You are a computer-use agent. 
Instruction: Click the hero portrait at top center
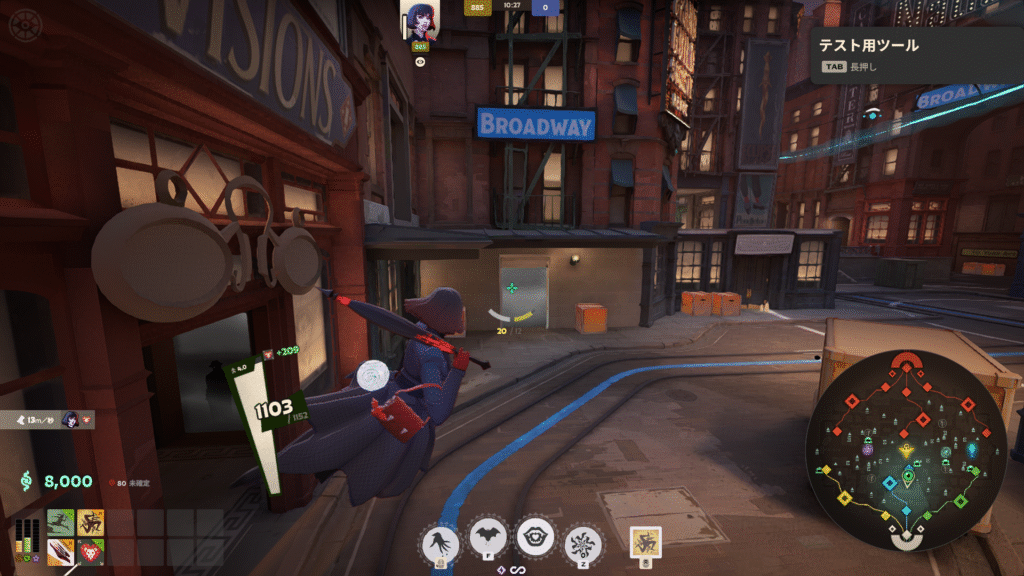[420, 21]
